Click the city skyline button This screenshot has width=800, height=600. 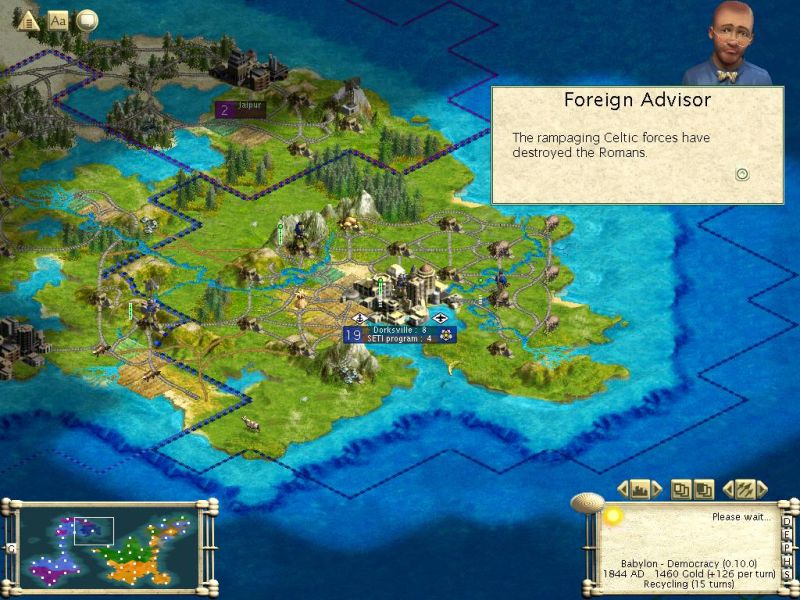641,489
